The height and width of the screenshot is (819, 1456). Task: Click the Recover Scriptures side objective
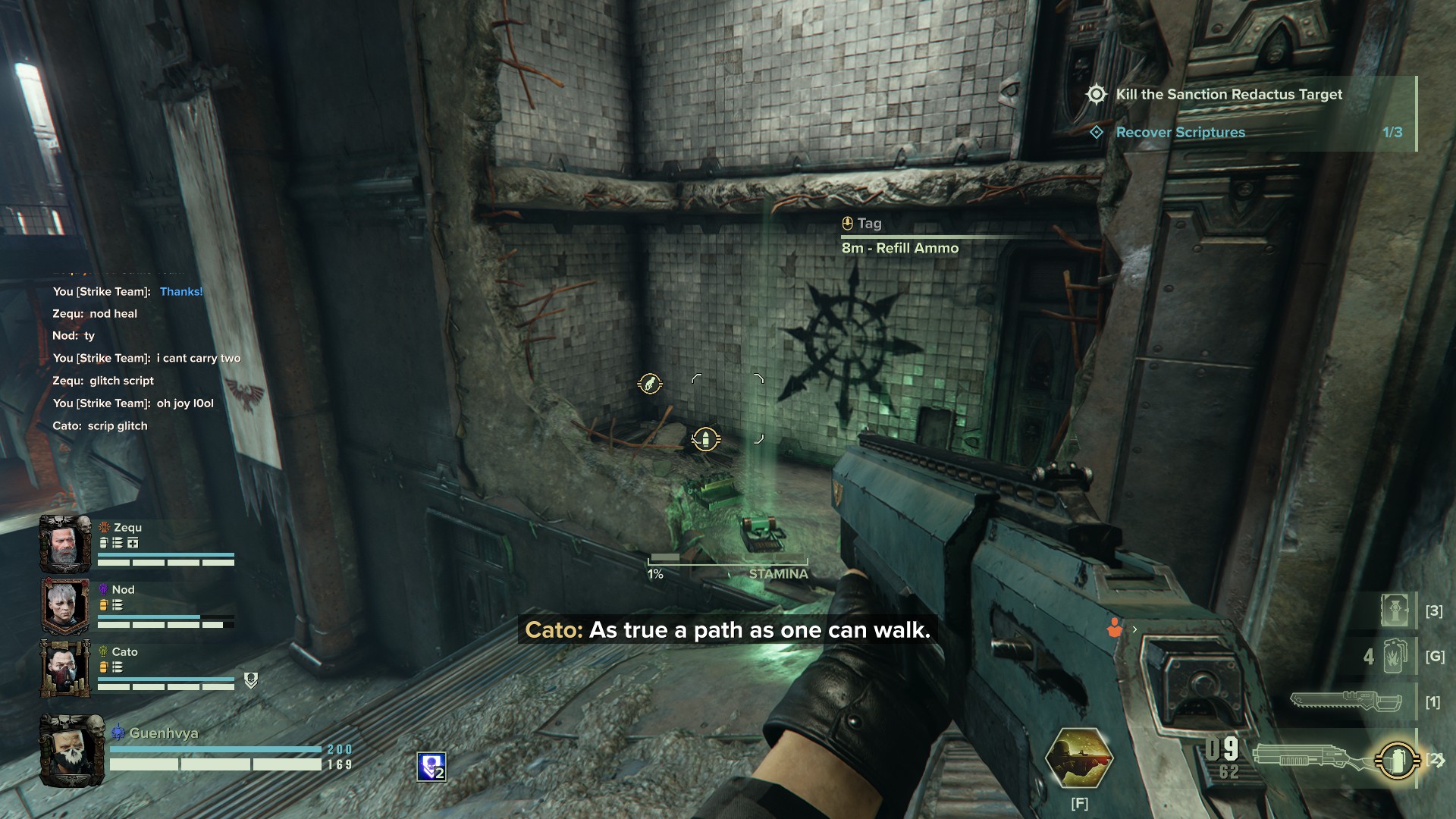pos(1180,133)
